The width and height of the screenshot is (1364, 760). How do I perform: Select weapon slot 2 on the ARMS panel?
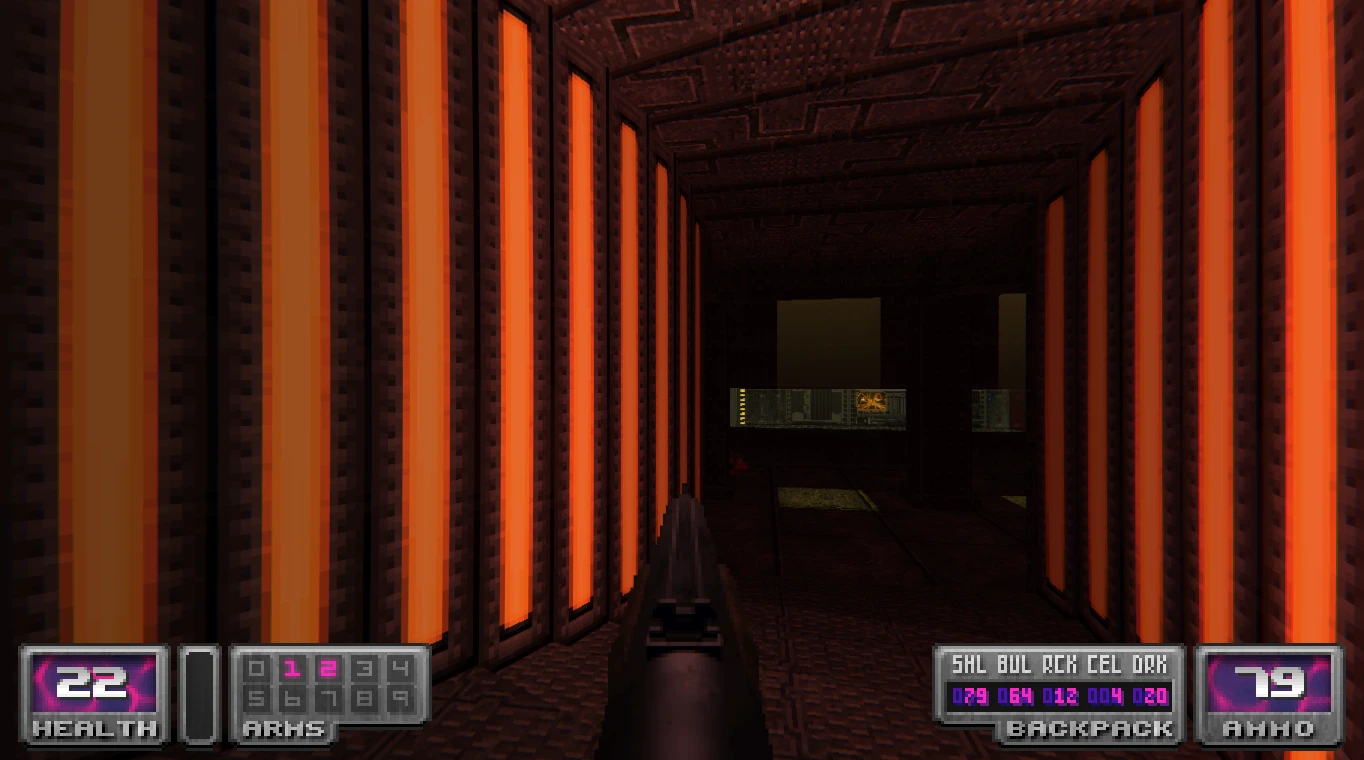click(328, 667)
